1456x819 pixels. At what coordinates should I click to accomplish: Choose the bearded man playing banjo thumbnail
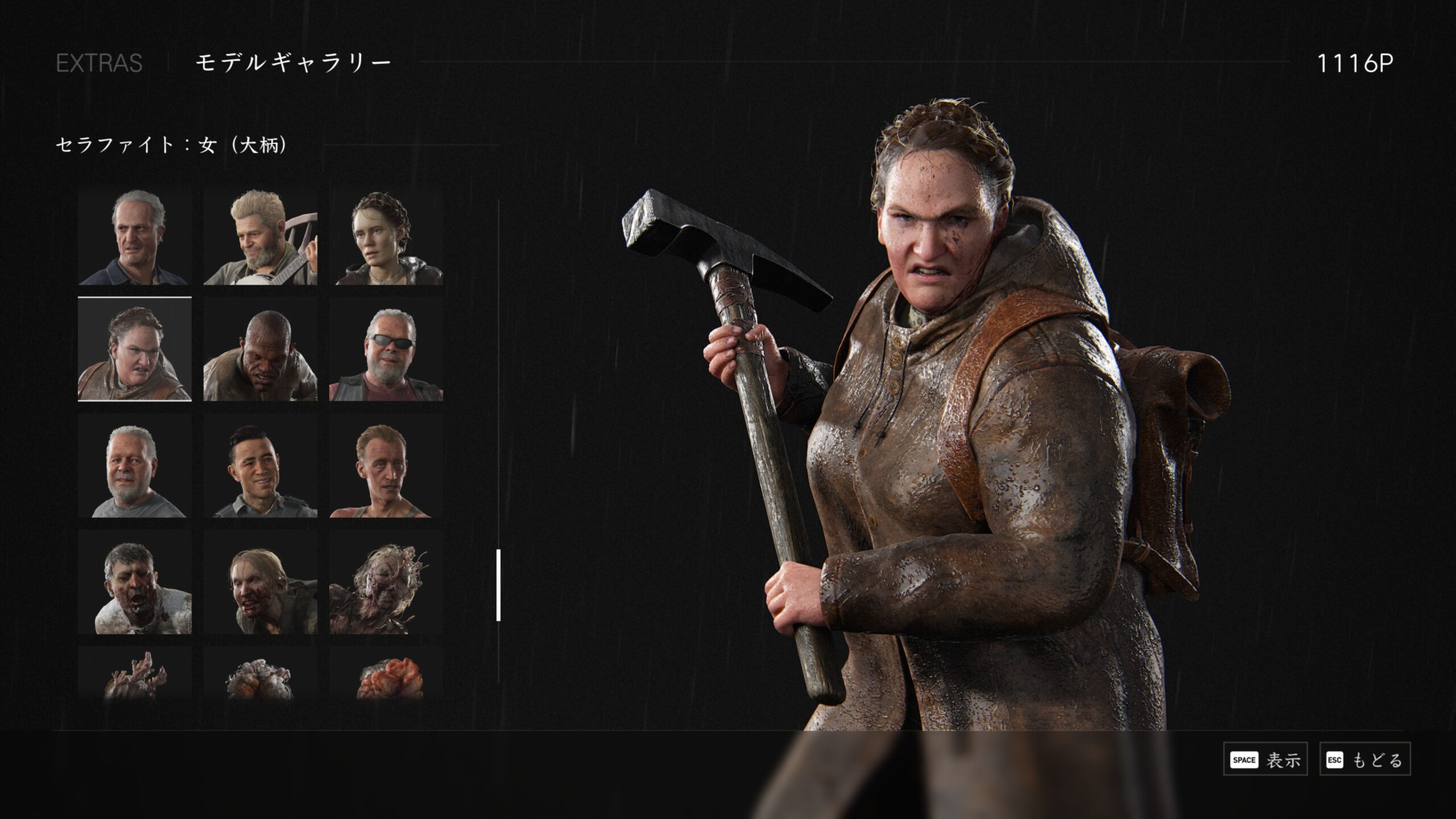click(x=260, y=238)
